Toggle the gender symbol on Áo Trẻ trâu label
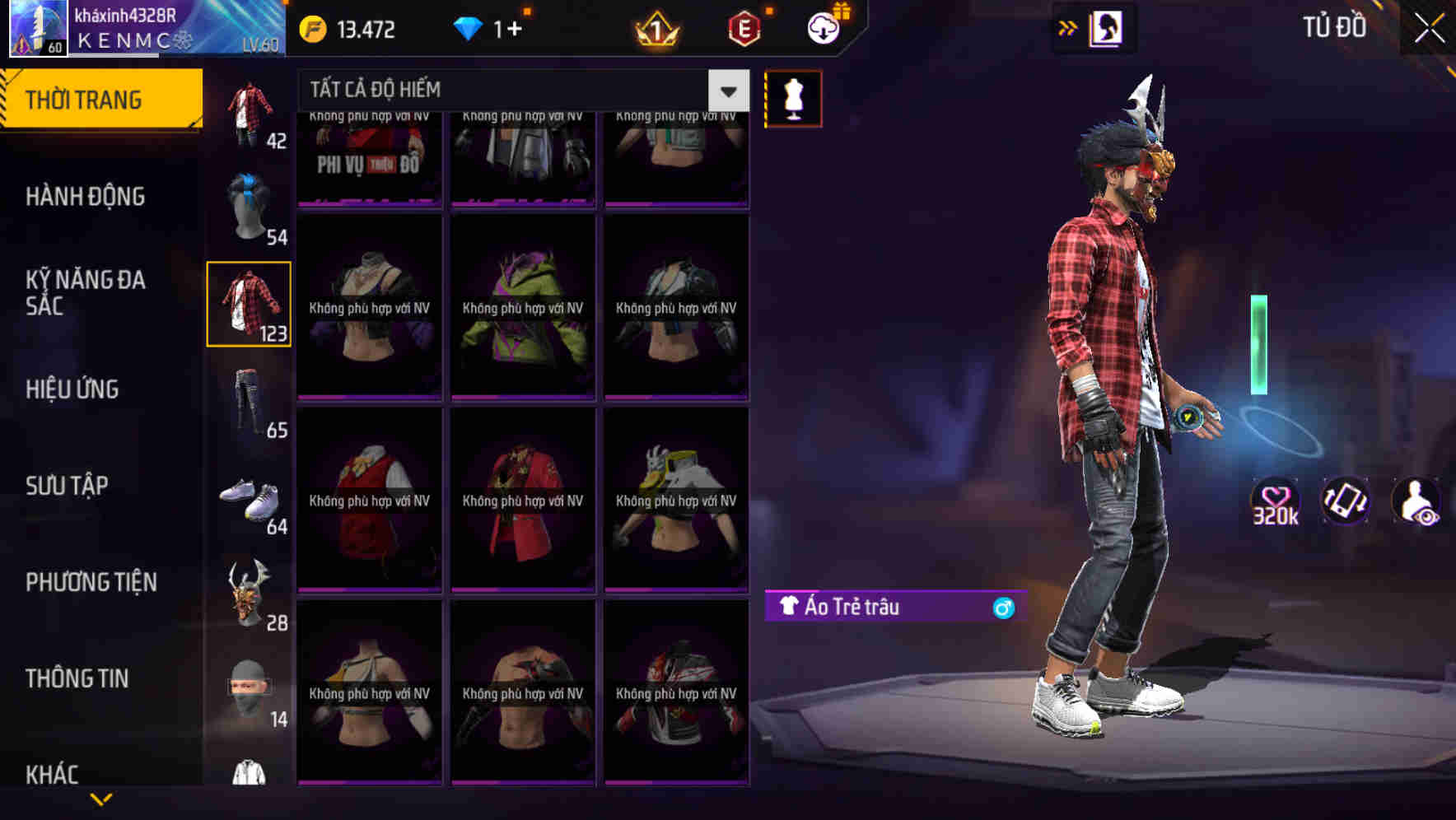Screen dimensions: 1456x820 click(1003, 608)
